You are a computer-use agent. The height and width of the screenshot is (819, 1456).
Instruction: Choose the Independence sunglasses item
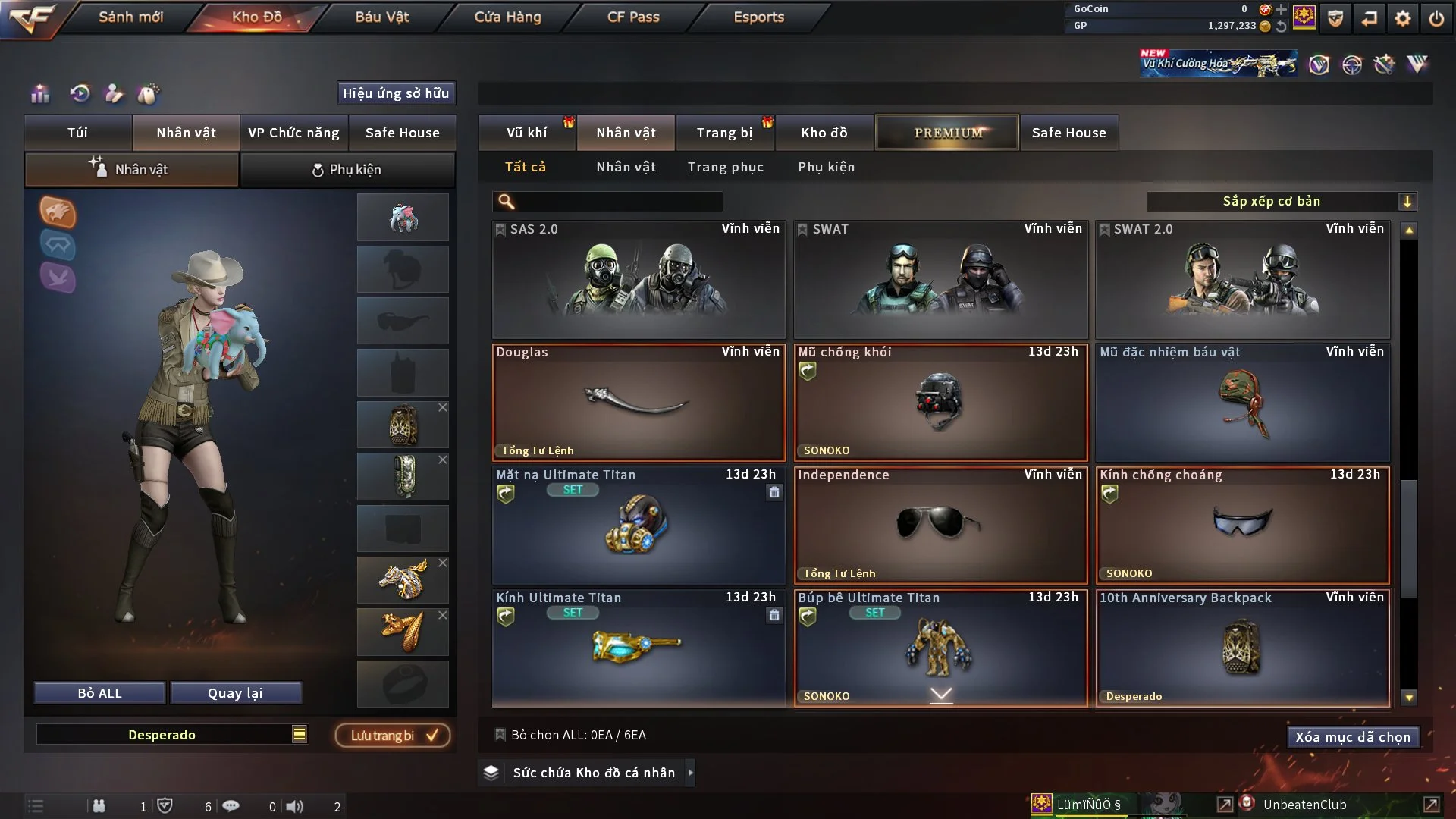[940, 525]
